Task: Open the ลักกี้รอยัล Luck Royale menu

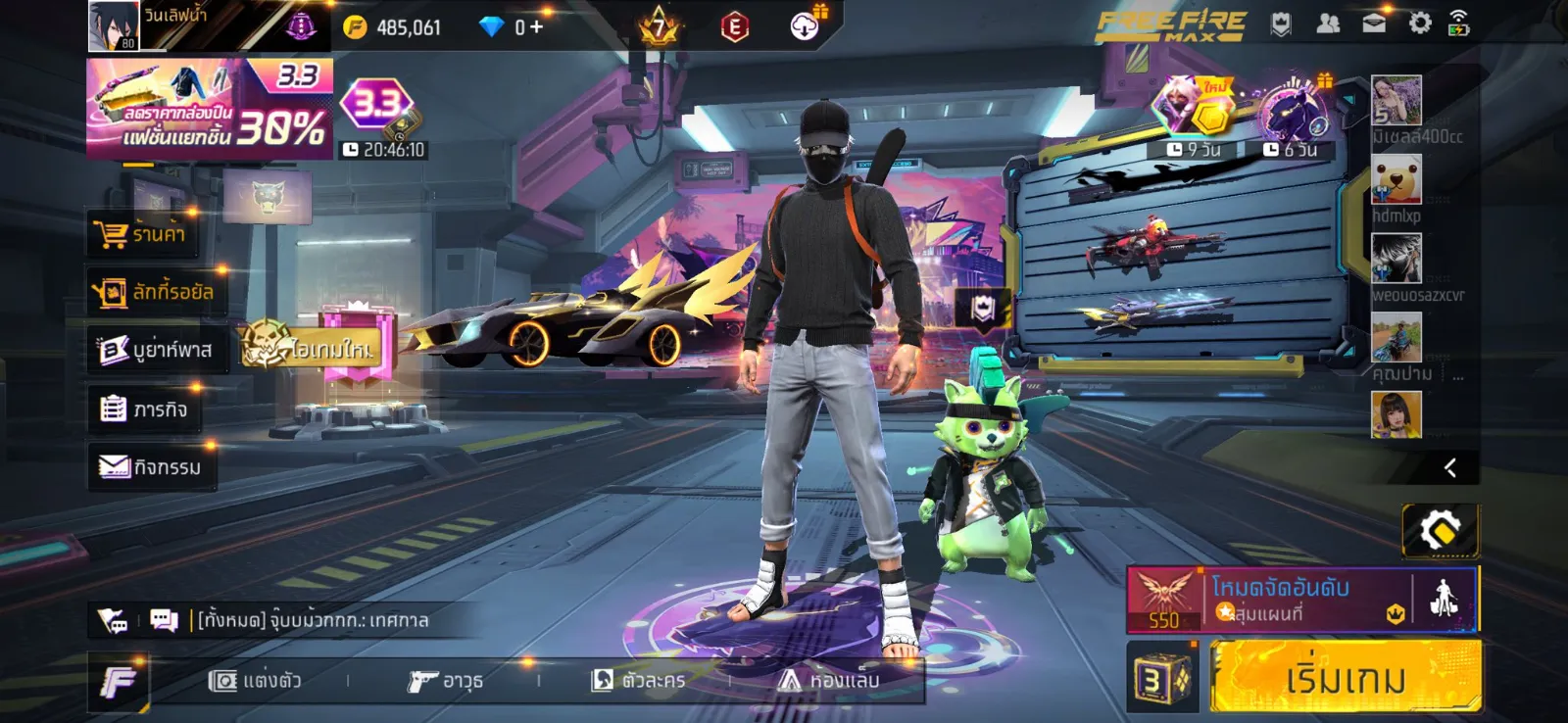Action: 155,292
